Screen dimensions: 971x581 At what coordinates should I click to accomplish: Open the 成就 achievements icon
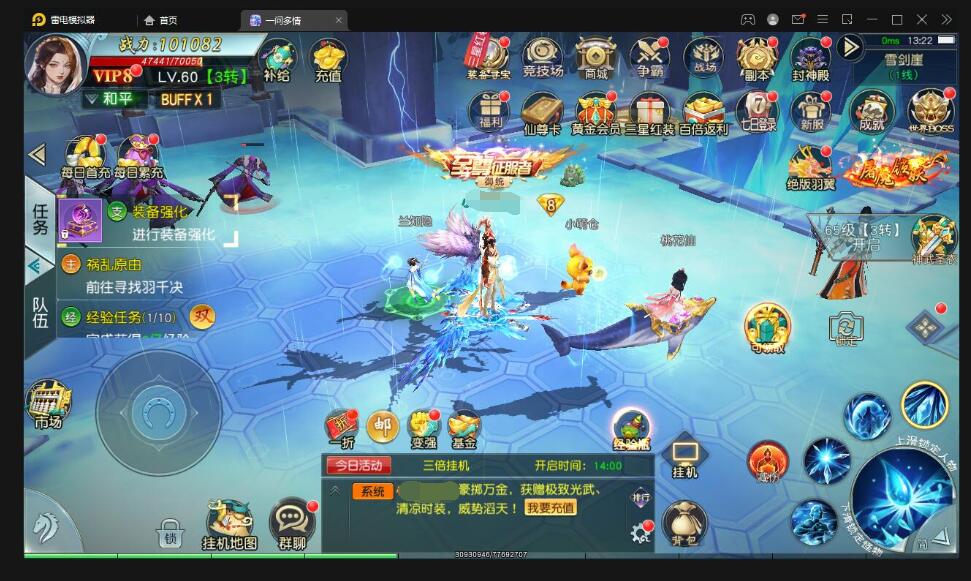click(x=871, y=111)
